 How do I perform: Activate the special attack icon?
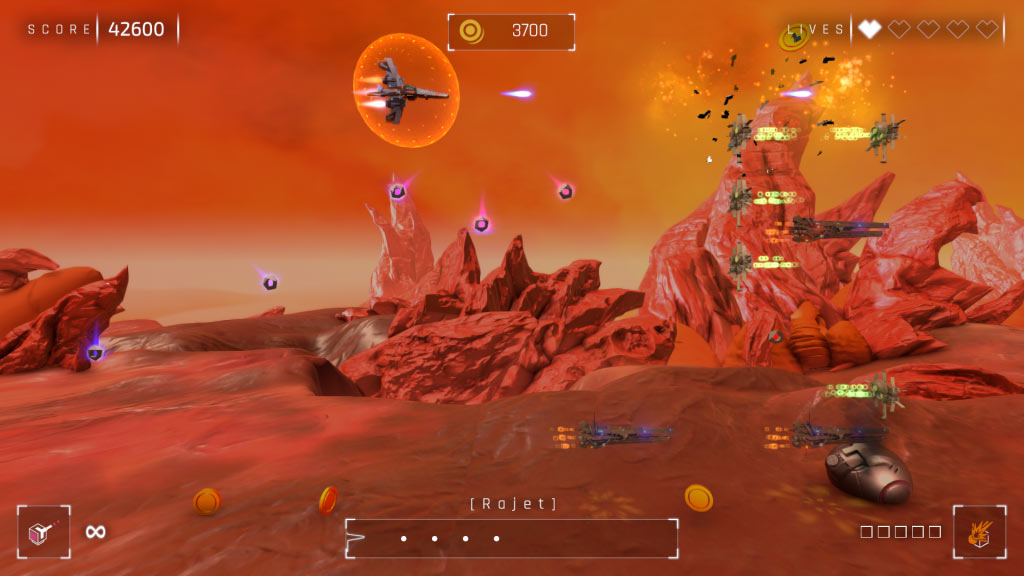point(979,532)
